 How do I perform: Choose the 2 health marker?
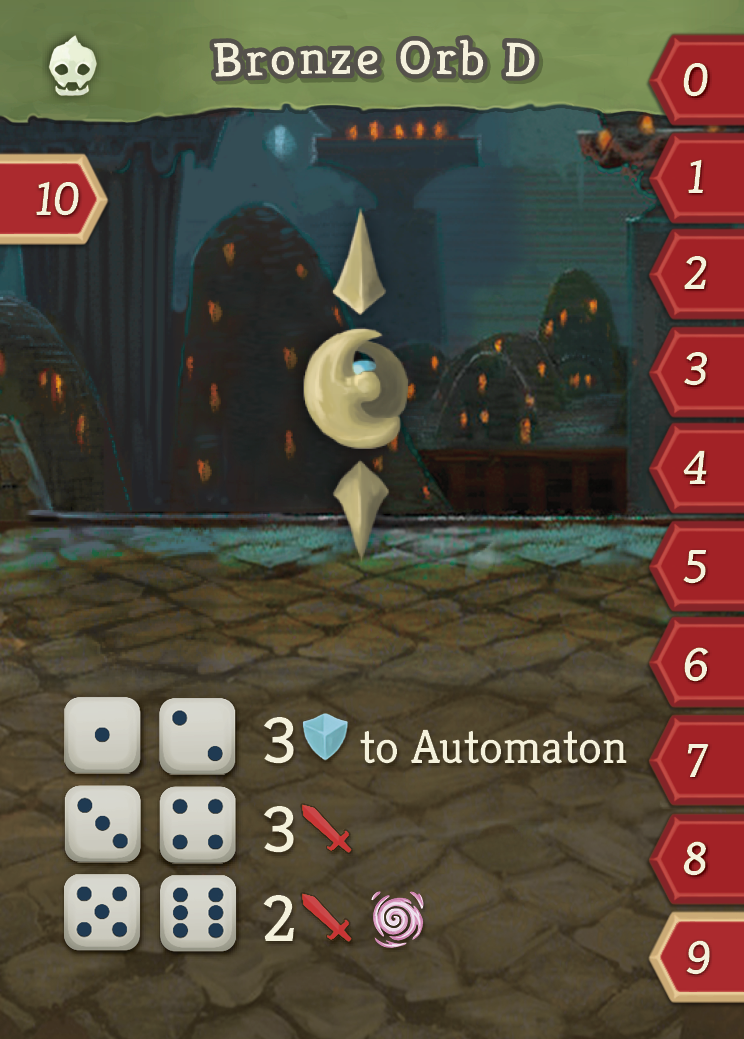coord(698,274)
